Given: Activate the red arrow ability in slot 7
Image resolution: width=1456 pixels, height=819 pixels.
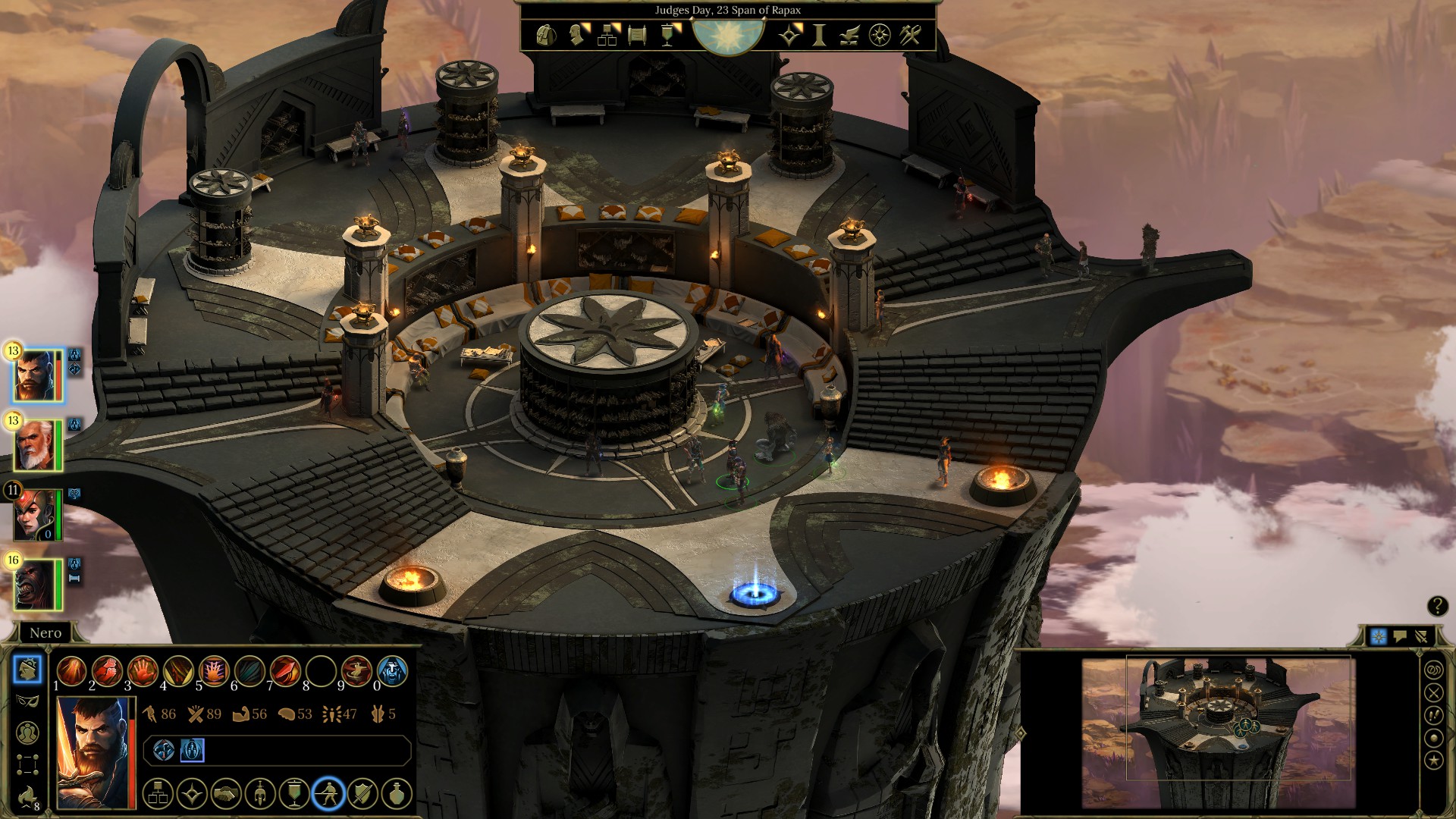Looking at the screenshot, I should click(285, 671).
